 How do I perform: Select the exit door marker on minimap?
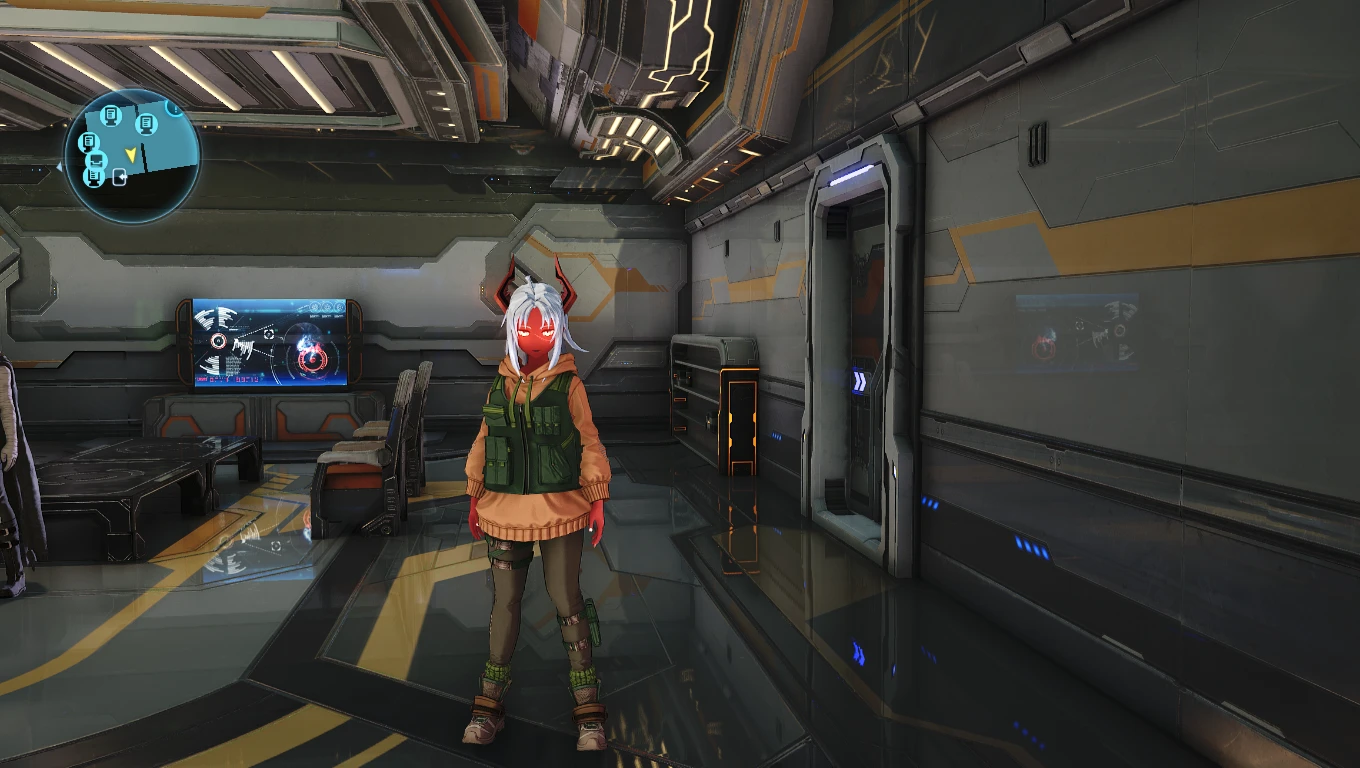coord(120,178)
